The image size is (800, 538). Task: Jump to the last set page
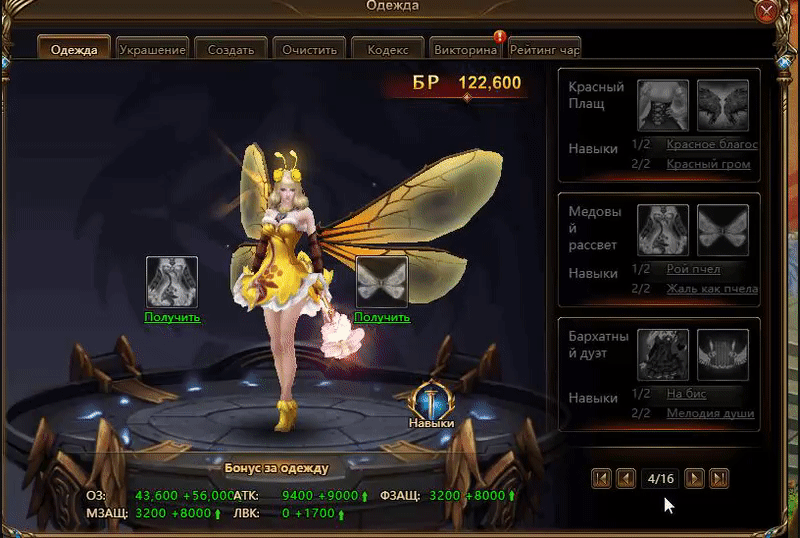[718, 478]
